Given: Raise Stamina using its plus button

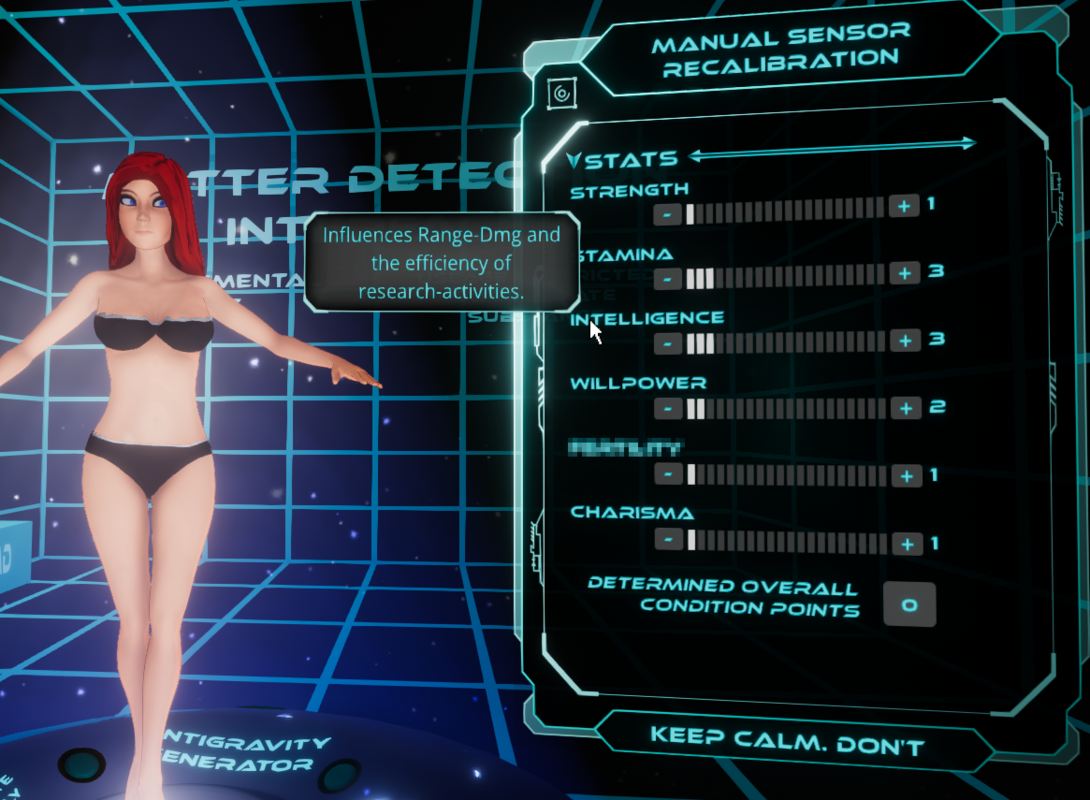Looking at the screenshot, I should click(905, 273).
